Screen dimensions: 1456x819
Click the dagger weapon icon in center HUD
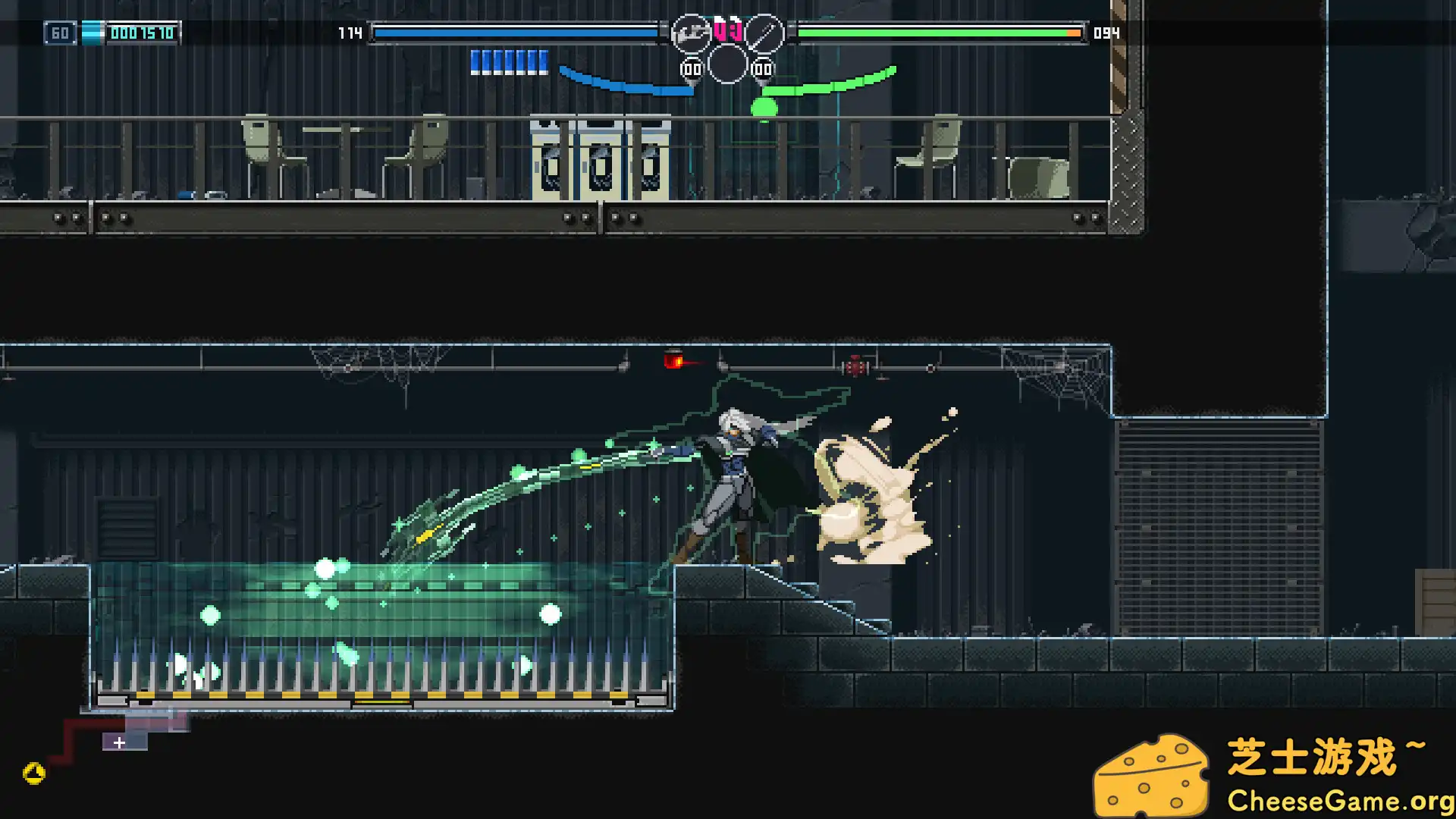tap(690, 33)
